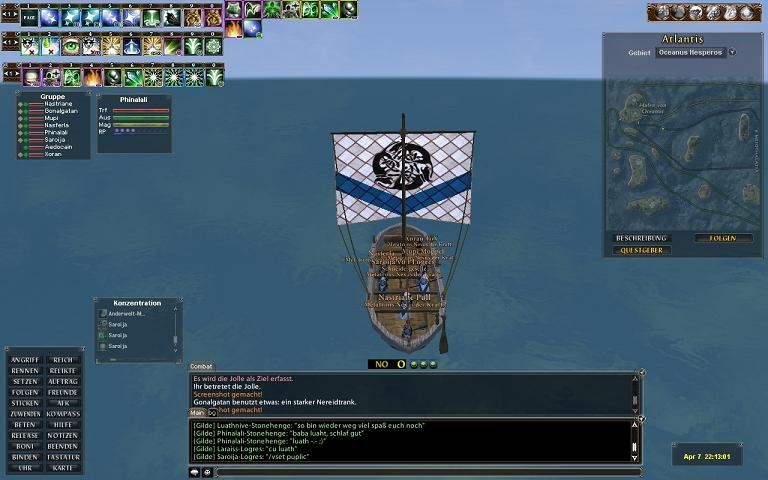The image size is (768, 480).
Task: Click the FOLGEN button under the map
Action: (723, 238)
